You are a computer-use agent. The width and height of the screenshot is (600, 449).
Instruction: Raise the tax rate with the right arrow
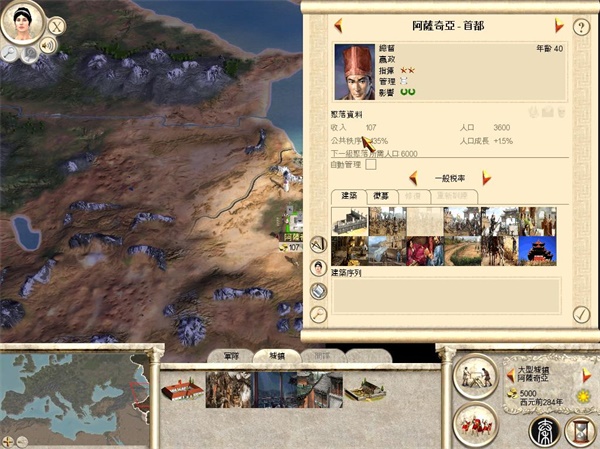click(486, 178)
